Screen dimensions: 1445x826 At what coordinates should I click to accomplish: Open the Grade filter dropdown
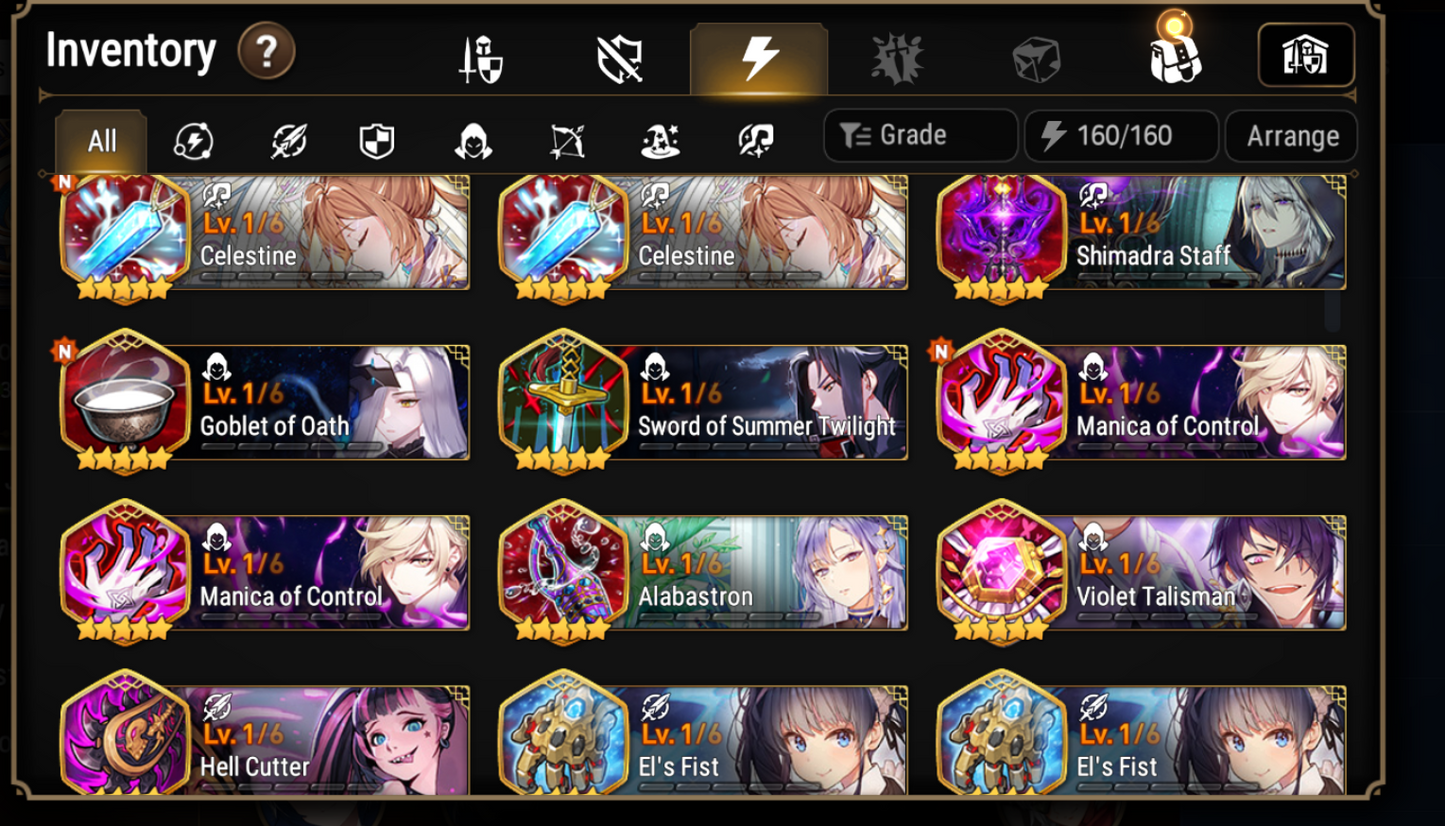click(919, 135)
